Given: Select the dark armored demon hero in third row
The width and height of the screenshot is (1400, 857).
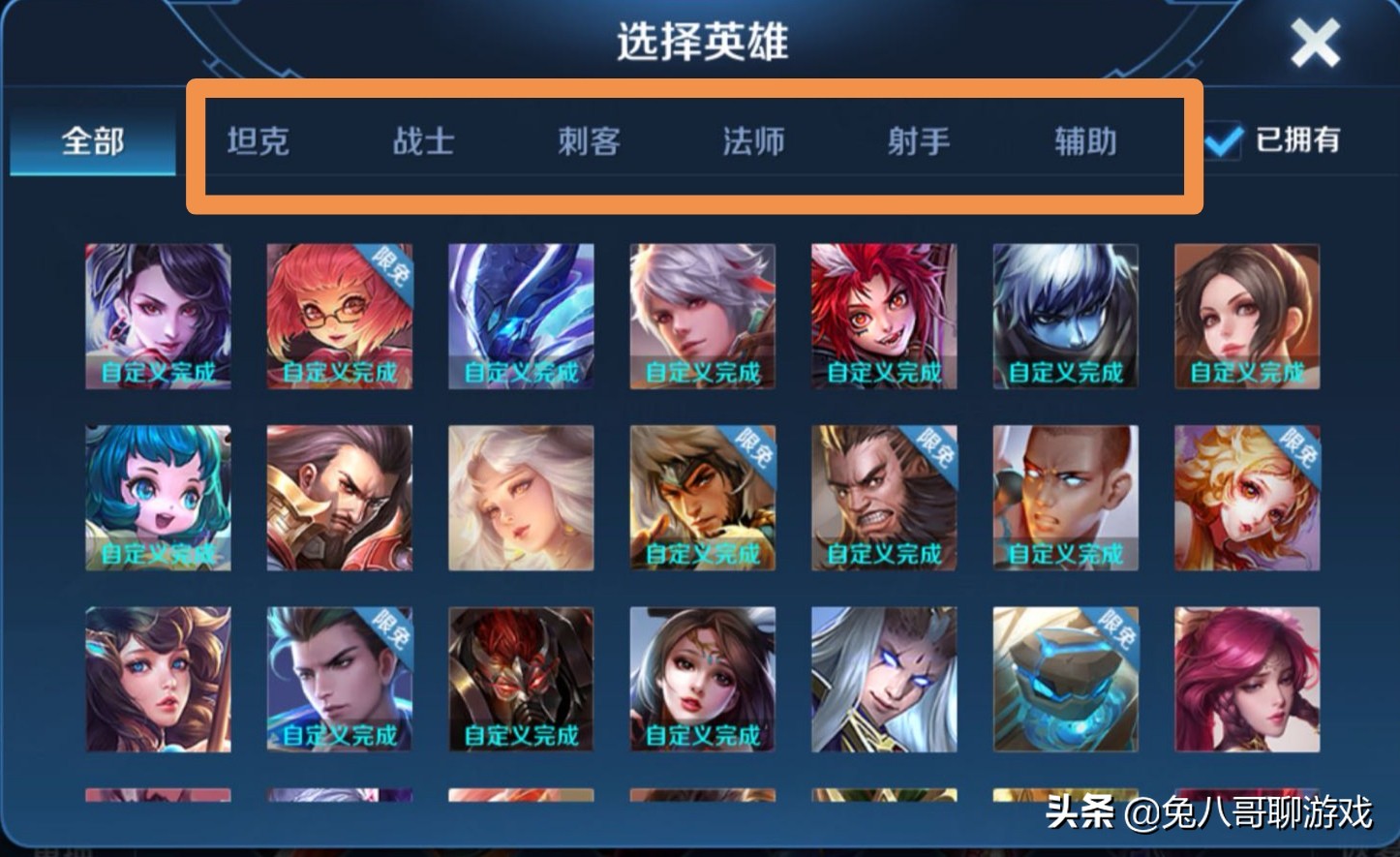Looking at the screenshot, I should point(521,680).
